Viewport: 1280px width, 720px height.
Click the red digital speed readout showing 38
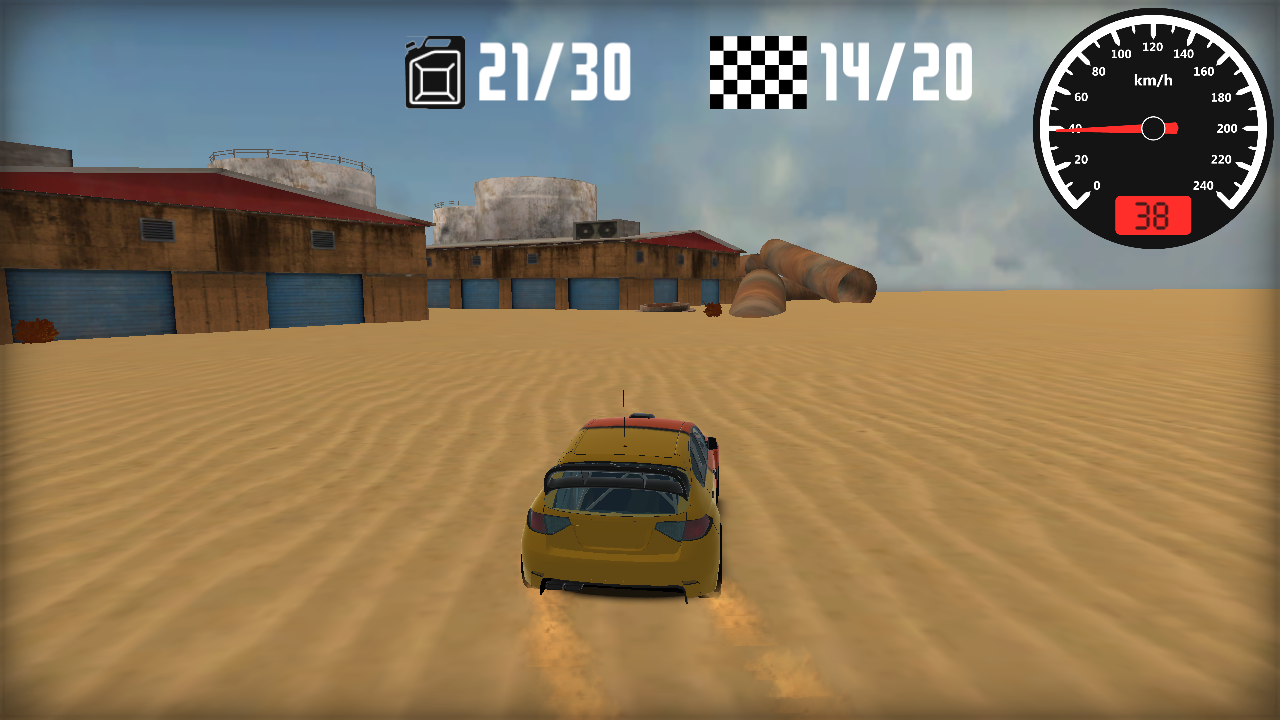click(x=1151, y=212)
